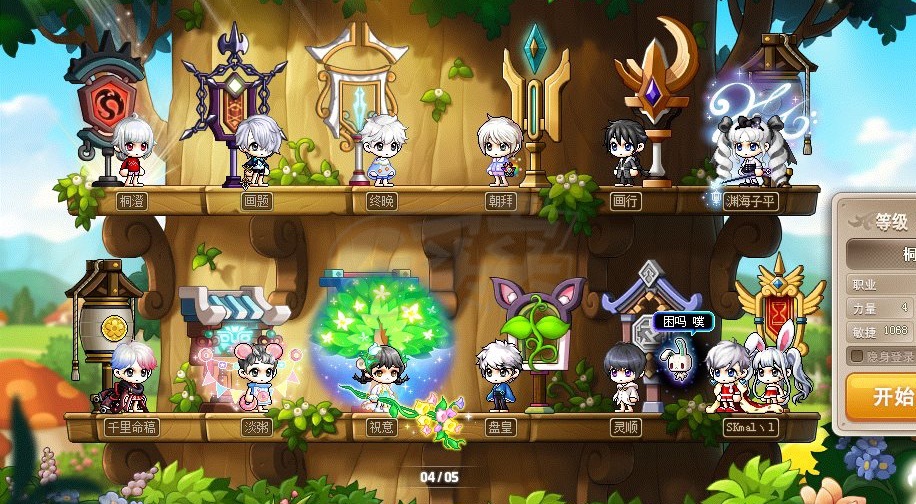The image size is (916, 504).
Task: Pick the character SKmal丶l
Action: point(748,376)
